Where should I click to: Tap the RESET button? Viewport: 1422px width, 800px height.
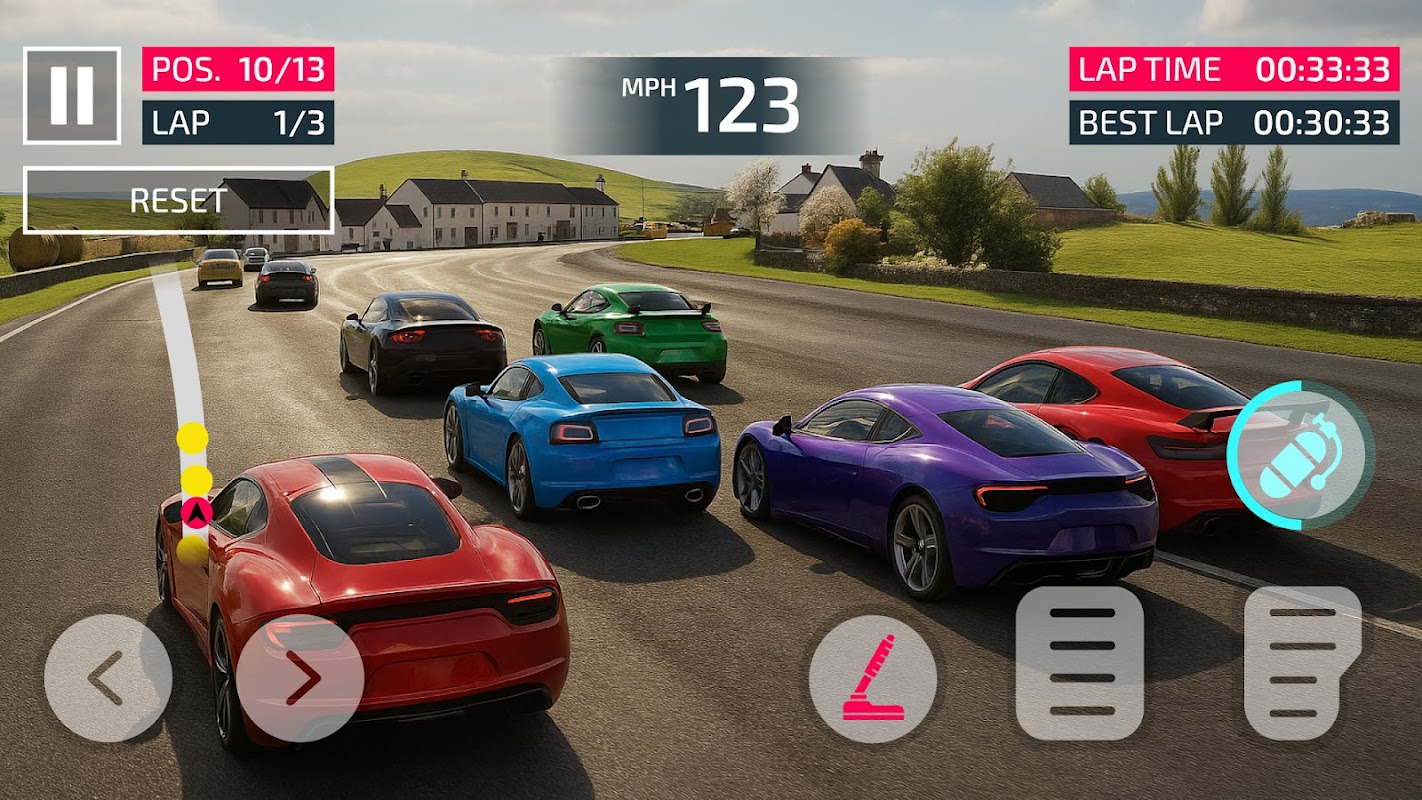pyautogui.click(x=178, y=200)
